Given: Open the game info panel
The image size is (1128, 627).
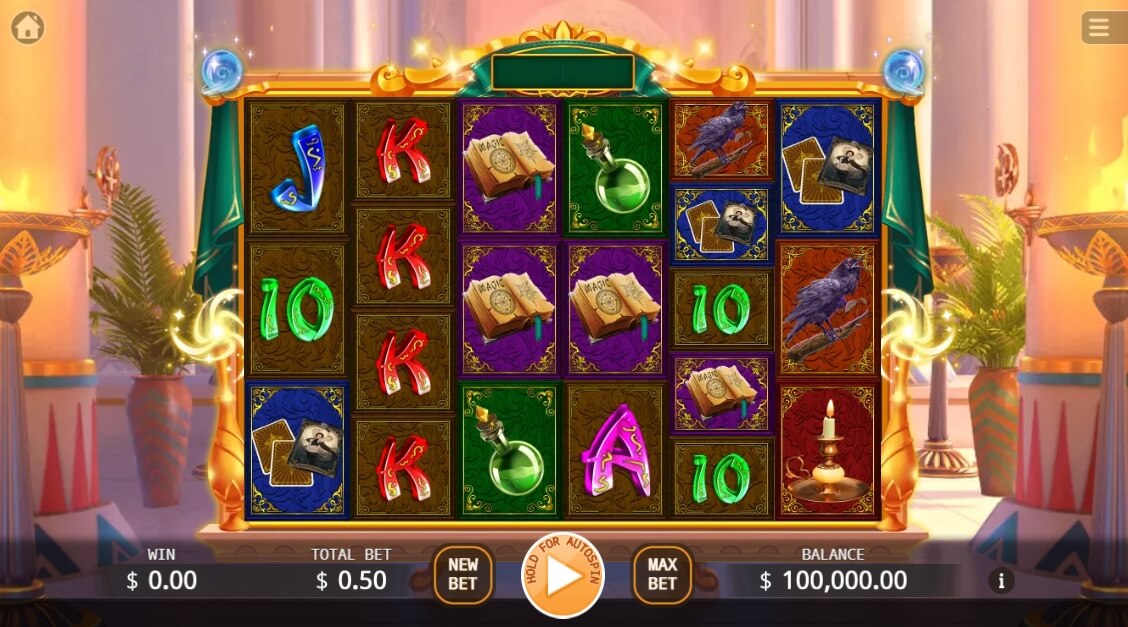Looking at the screenshot, I should click(x=1001, y=580).
